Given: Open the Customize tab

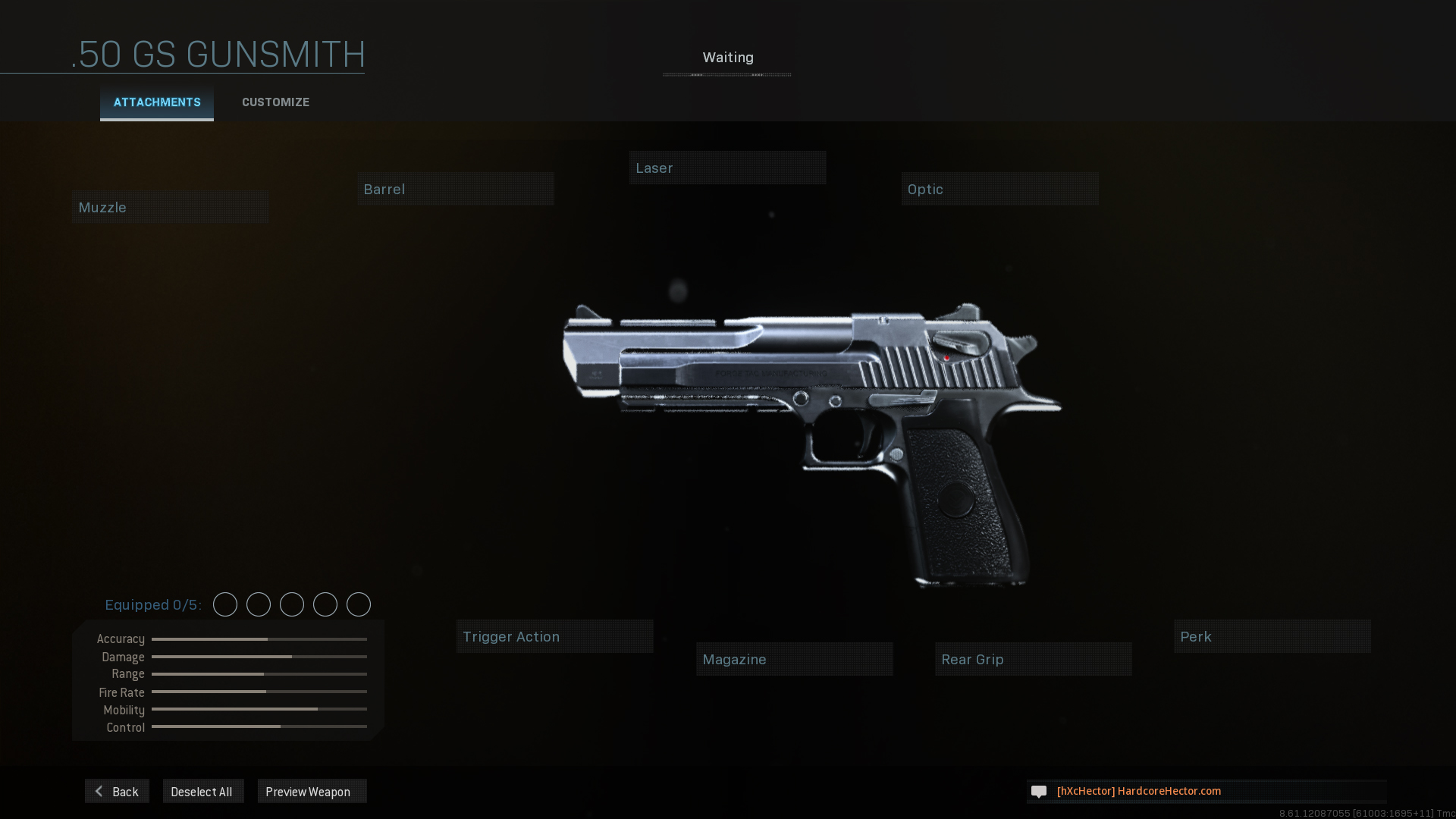Looking at the screenshot, I should [x=275, y=102].
